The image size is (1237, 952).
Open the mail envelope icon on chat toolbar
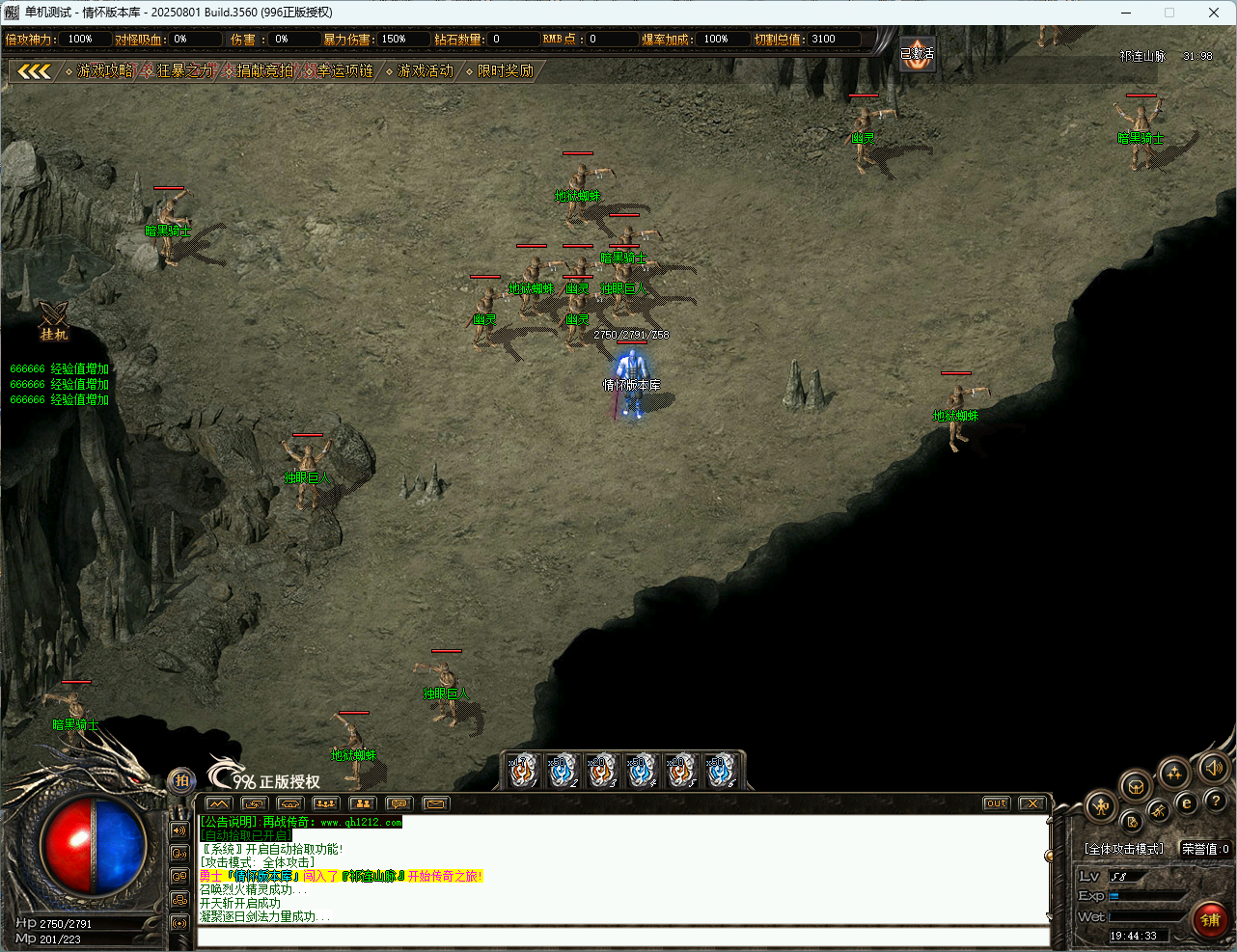pyautogui.click(x=434, y=803)
